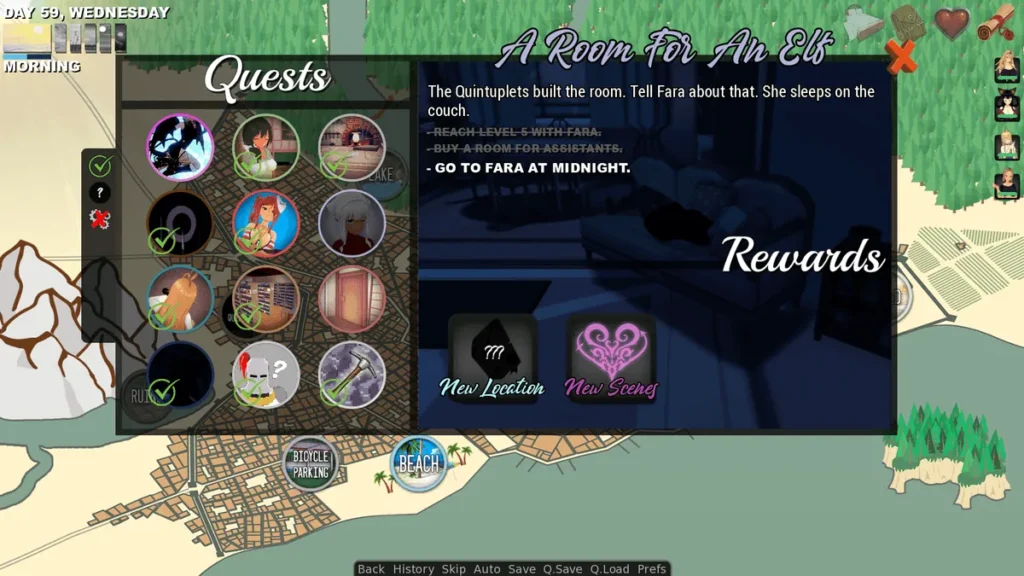This screenshot has width=1024, height=576.
Task: Open the store shelves quest
Action: click(x=266, y=299)
